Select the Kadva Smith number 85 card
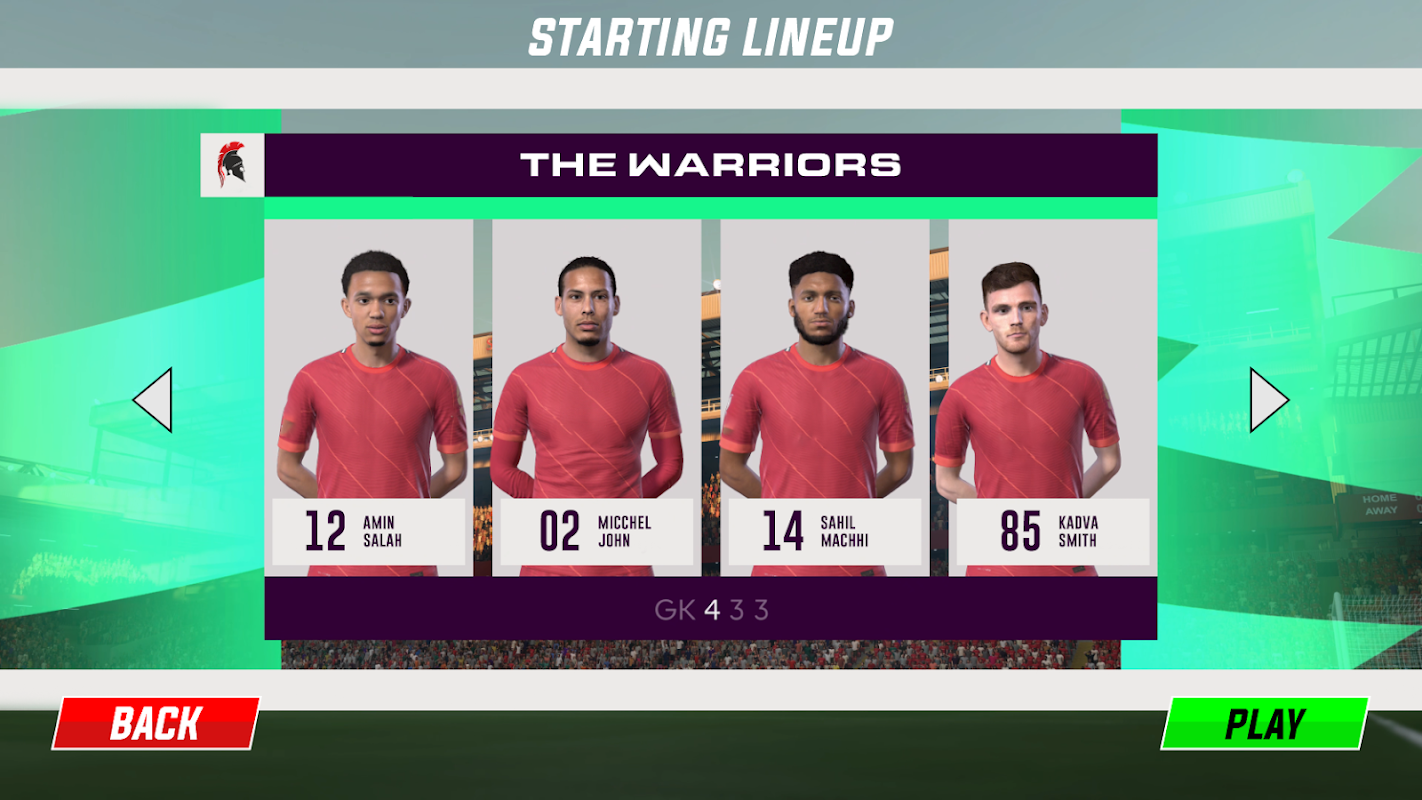The image size is (1422, 800). [1052, 398]
